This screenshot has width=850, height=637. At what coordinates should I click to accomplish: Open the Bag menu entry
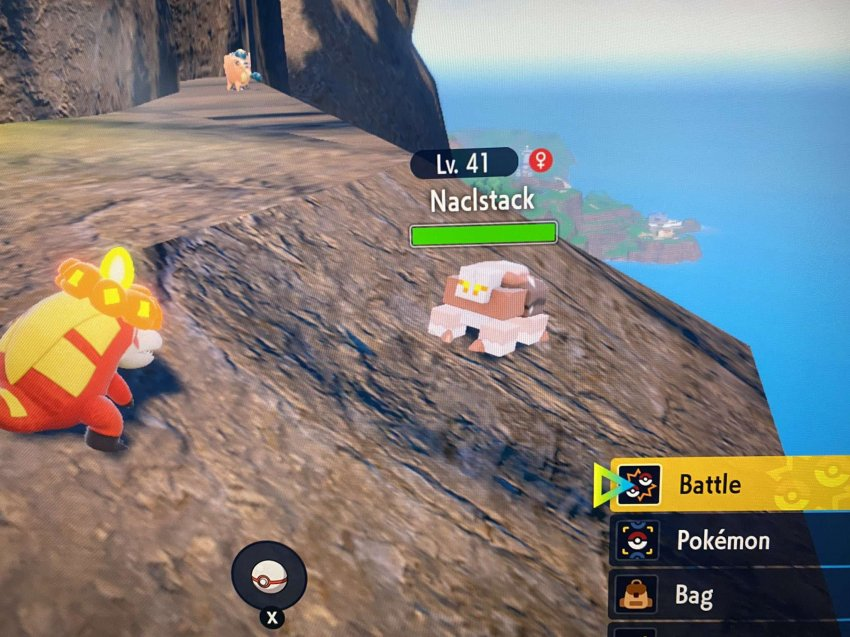point(692,596)
